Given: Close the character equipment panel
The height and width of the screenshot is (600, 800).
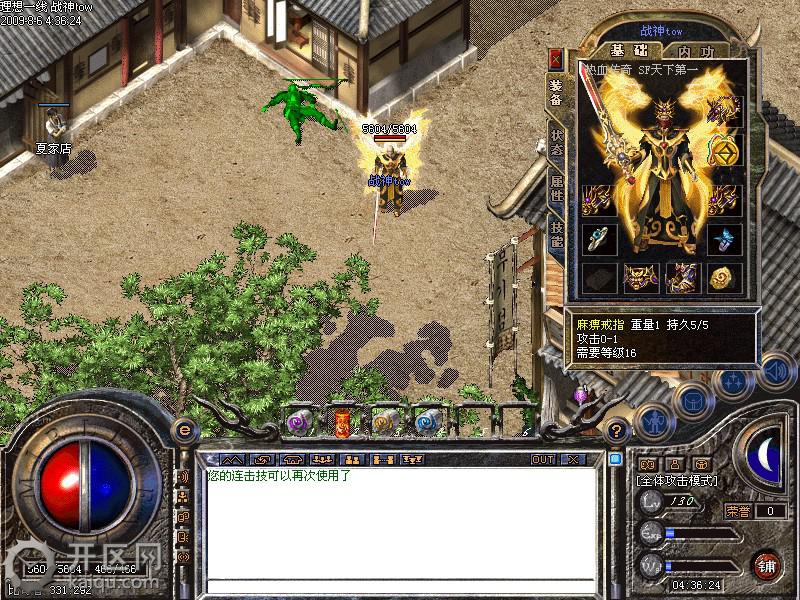Looking at the screenshot, I should tap(556, 58).
